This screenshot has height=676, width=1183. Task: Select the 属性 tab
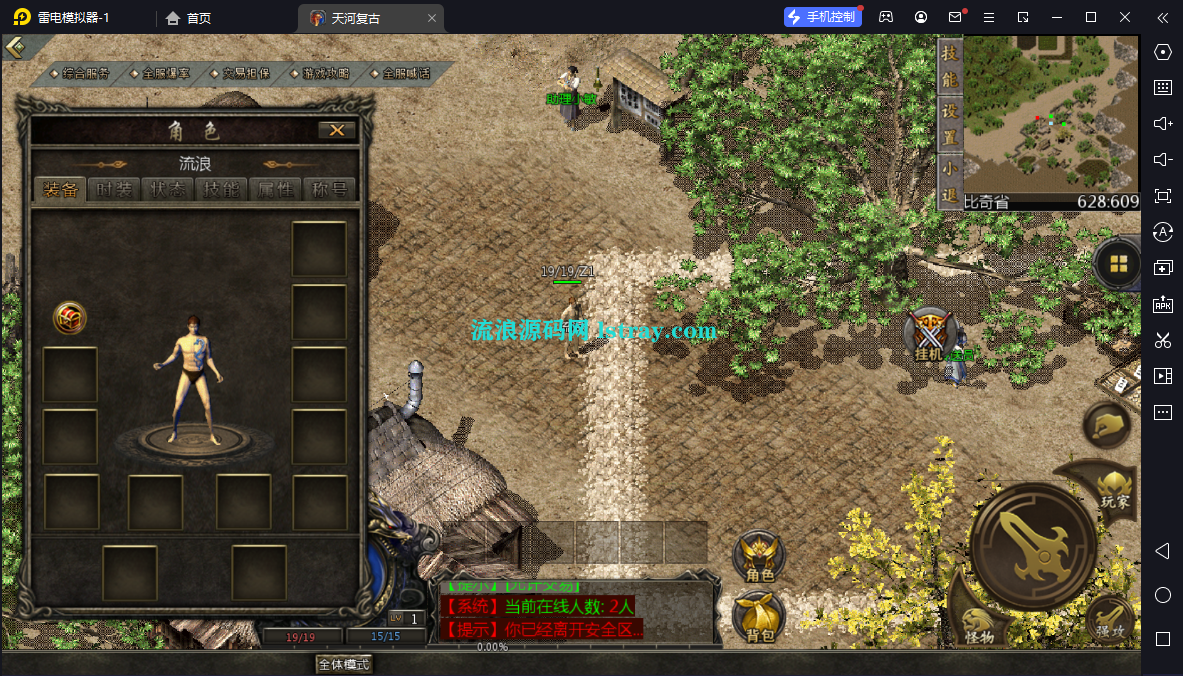[275, 190]
